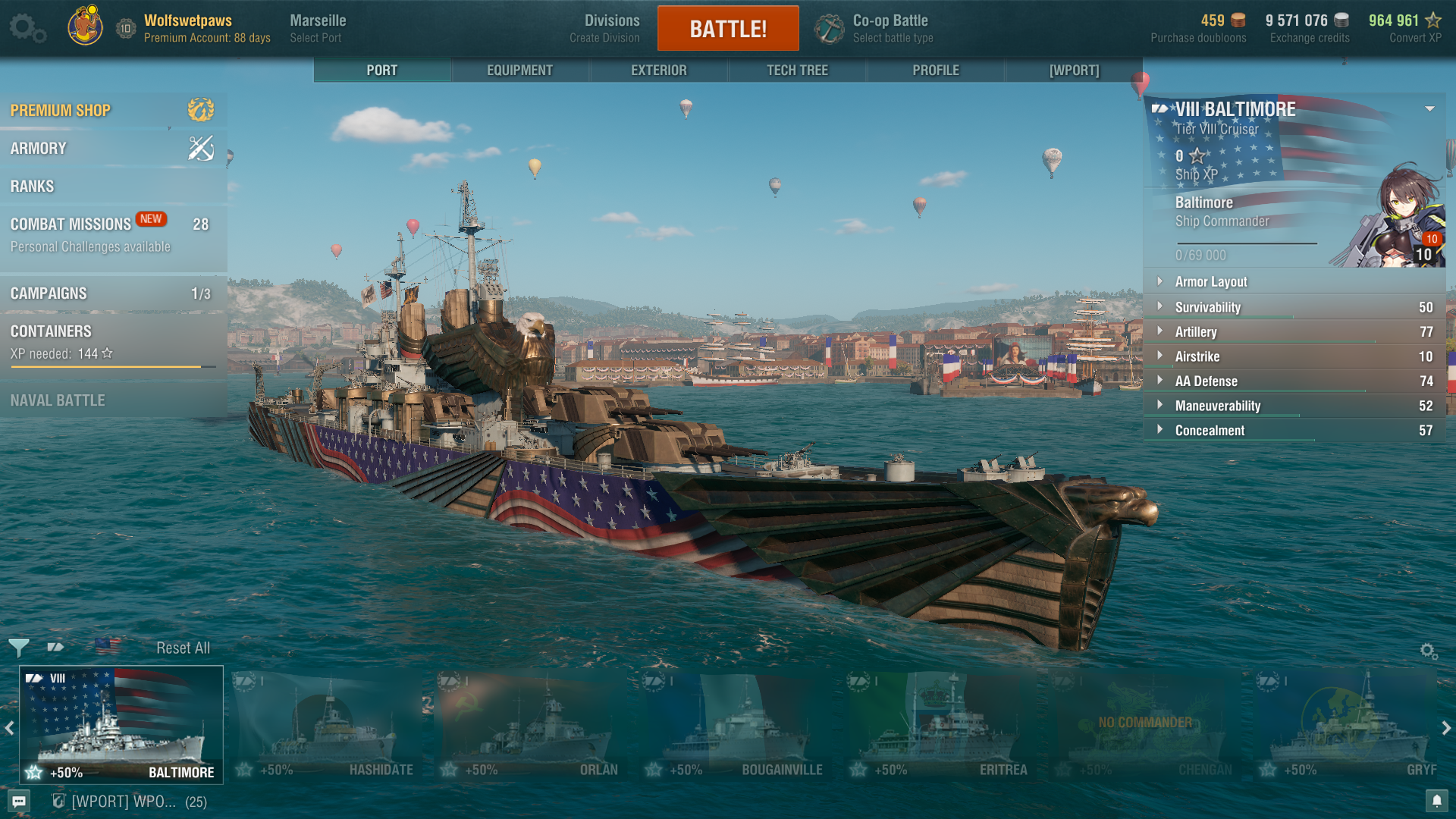Go to the Tech Tree tab
This screenshot has width=1456, height=819.
797,71
